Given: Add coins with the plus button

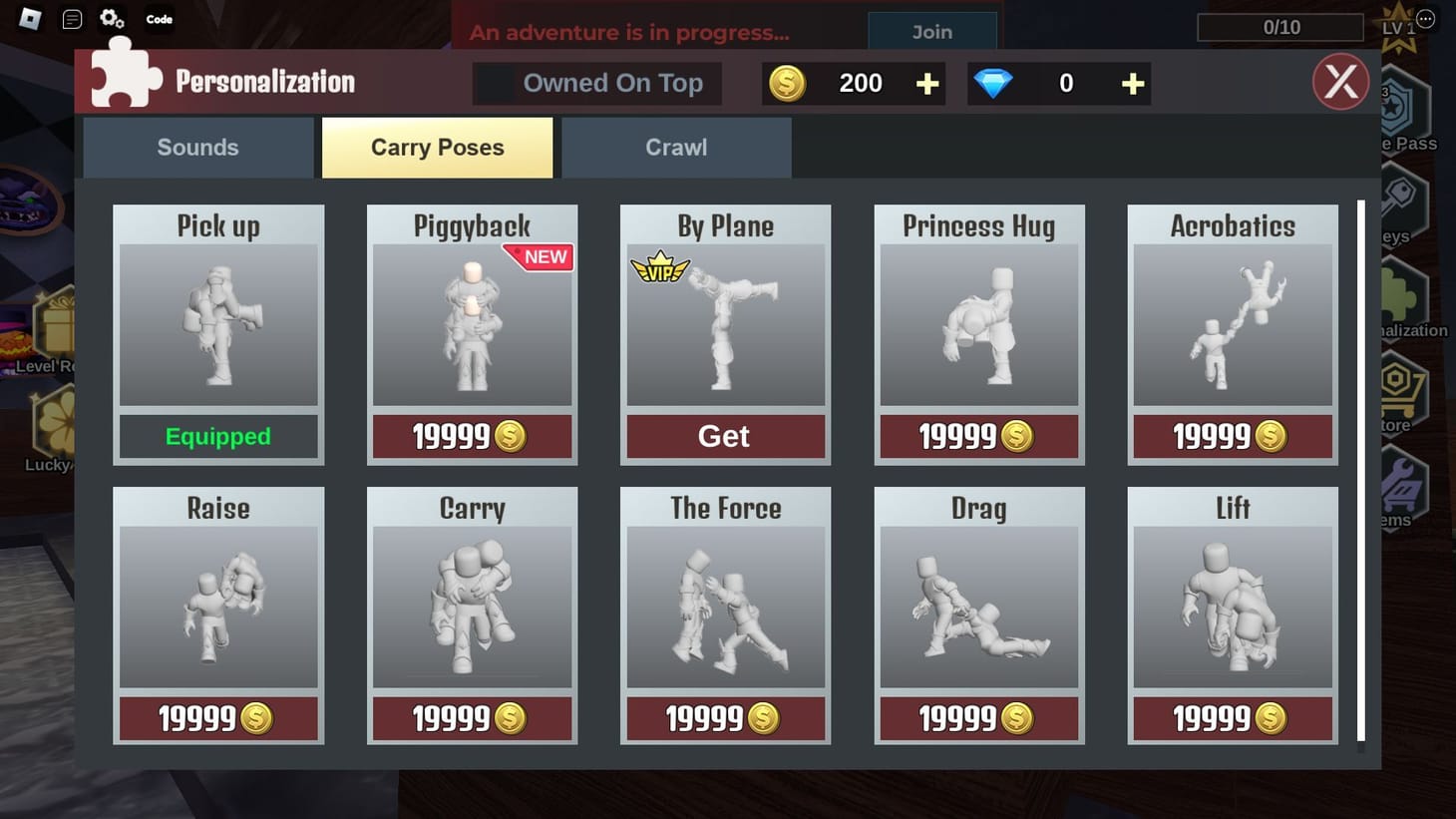Looking at the screenshot, I should [x=926, y=83].
